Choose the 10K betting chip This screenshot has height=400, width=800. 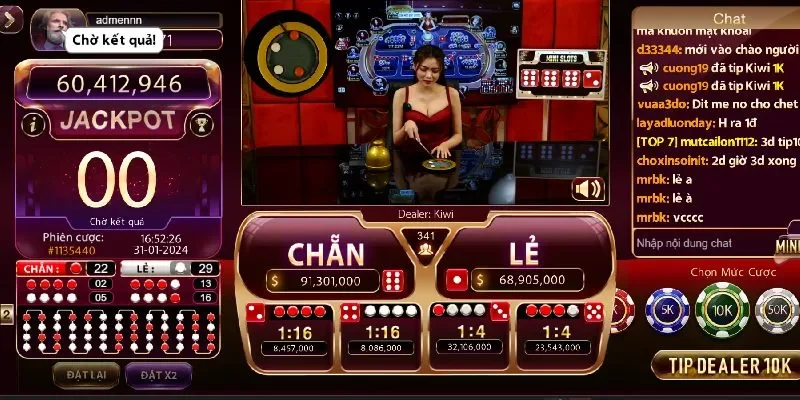pos(722,309)
